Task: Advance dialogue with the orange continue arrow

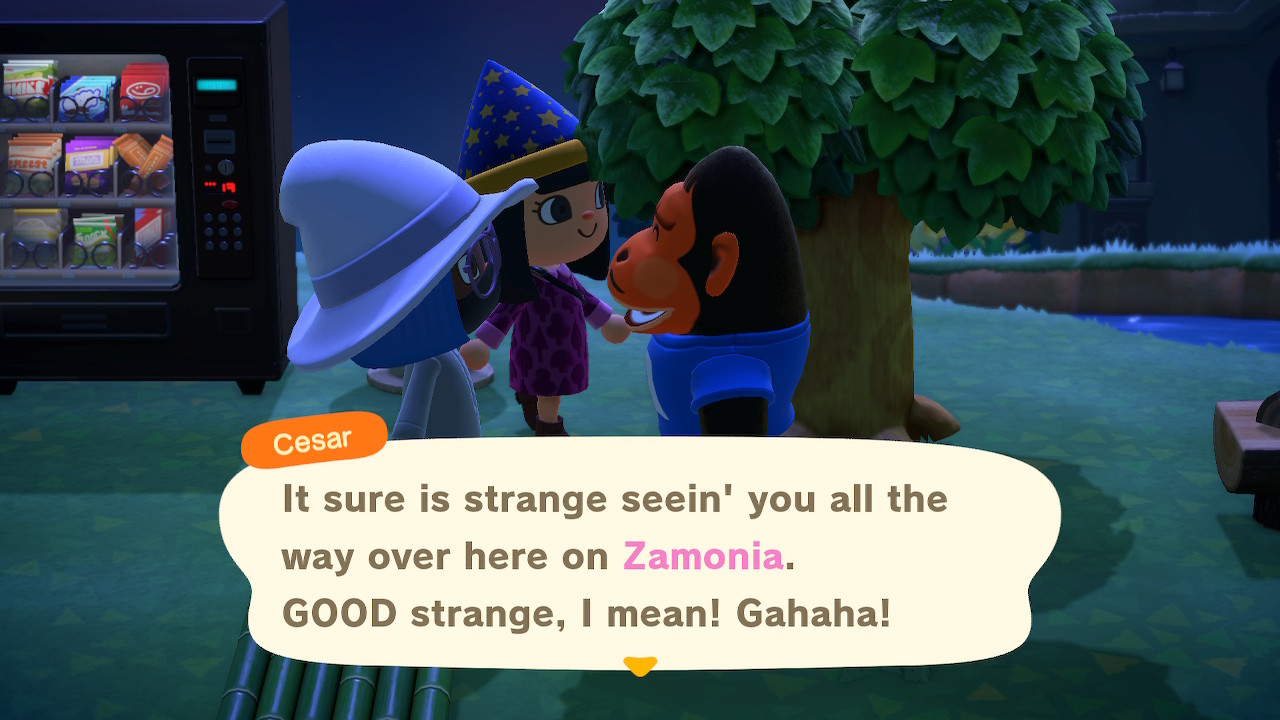Action: tap(639, 665)
